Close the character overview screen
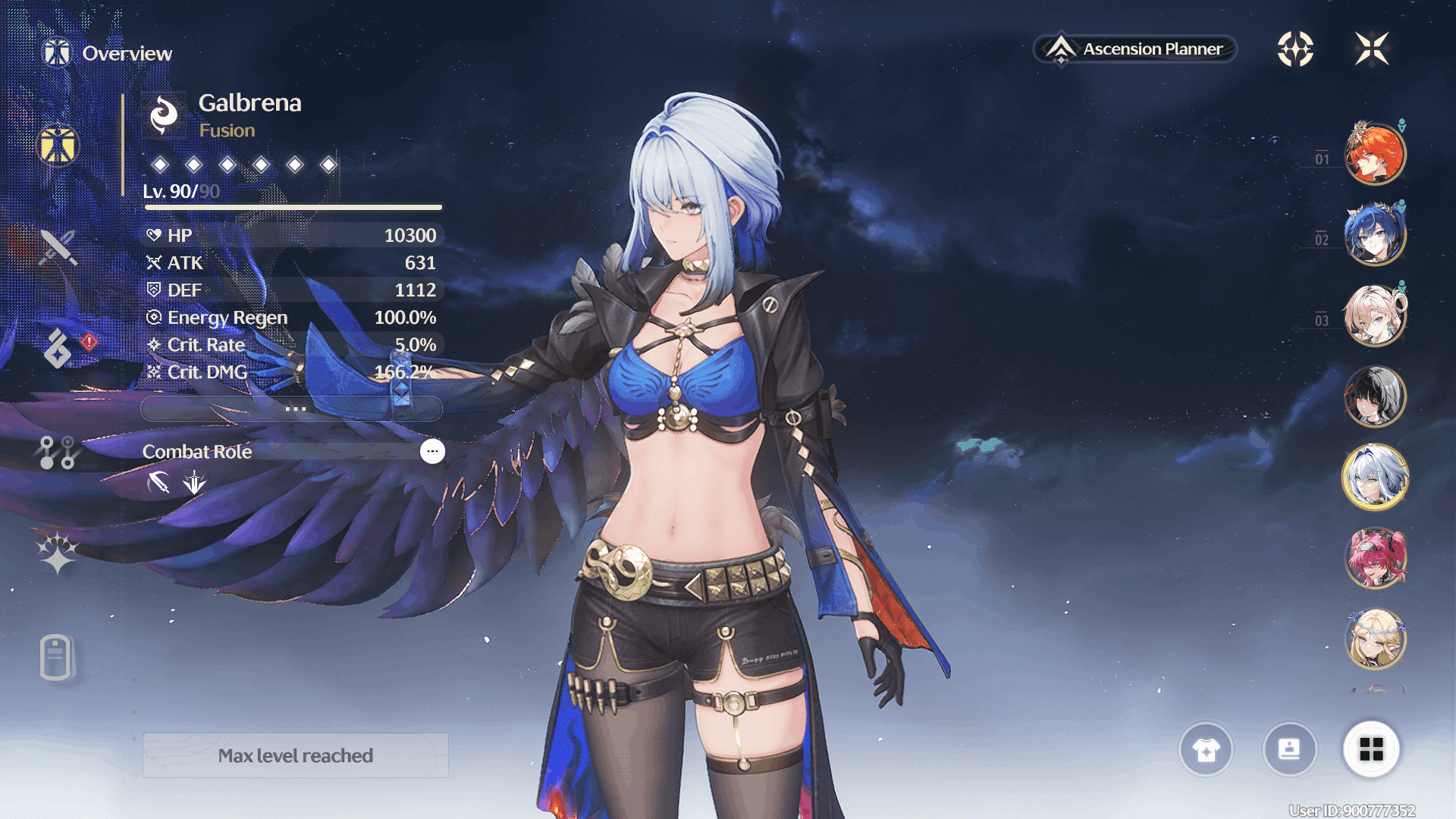The height and width of the screenshot is (819, 1456). 1372,49
